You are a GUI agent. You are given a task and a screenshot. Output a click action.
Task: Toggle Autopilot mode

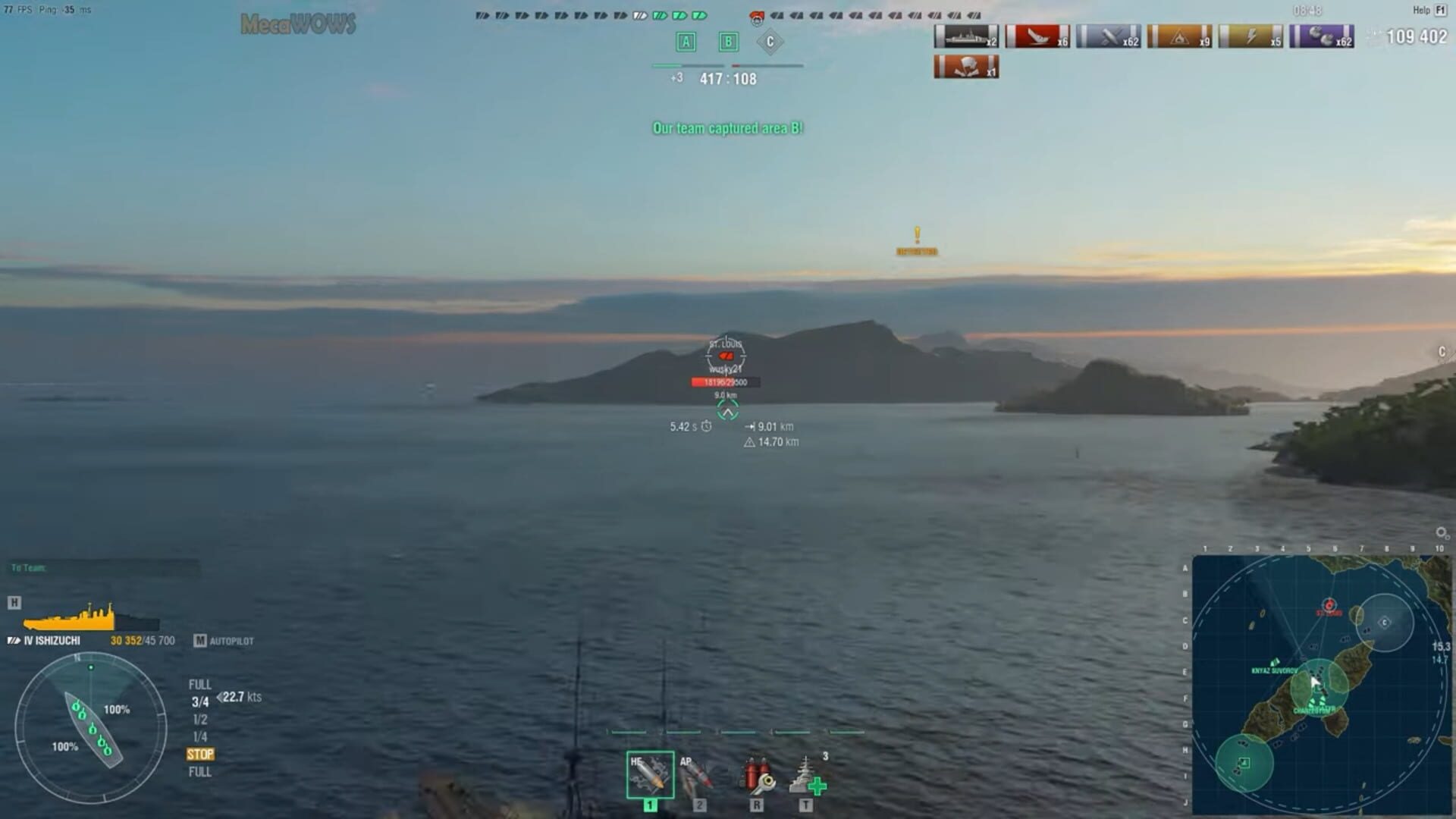pyautogui.click(x=224, y=641)
